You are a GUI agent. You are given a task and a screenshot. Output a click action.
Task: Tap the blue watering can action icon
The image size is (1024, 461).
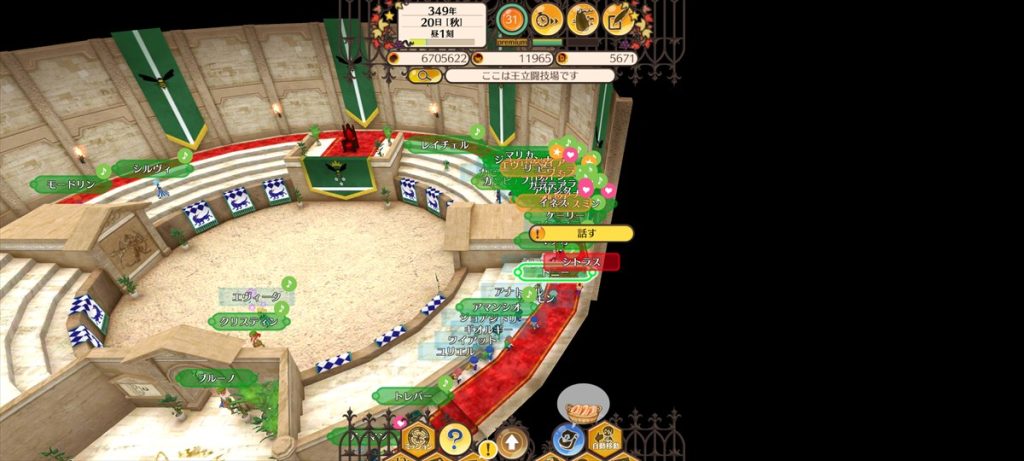pyautogui.click(x=568, y=438)
